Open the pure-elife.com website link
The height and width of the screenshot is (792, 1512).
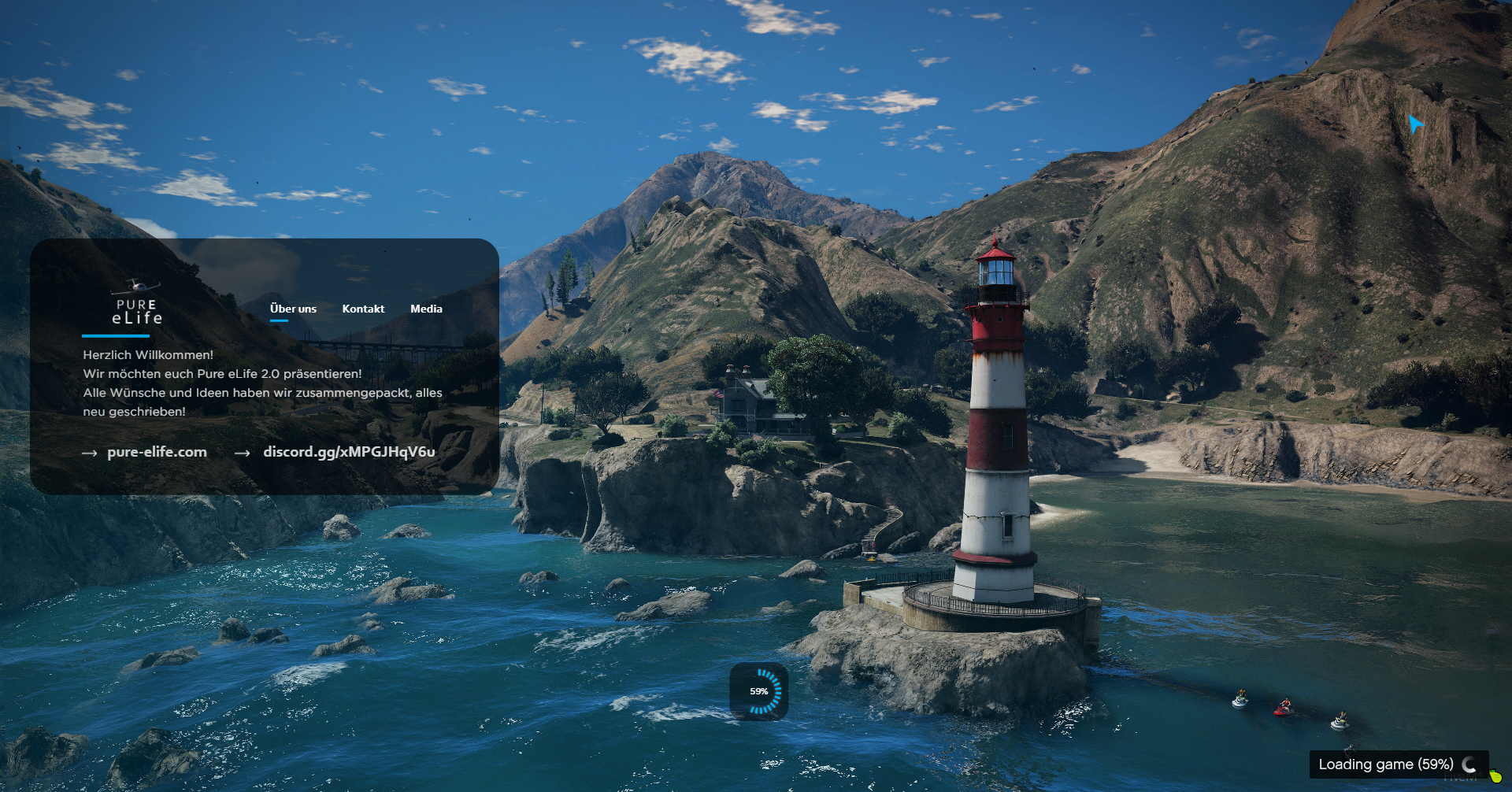click(157, 452)
